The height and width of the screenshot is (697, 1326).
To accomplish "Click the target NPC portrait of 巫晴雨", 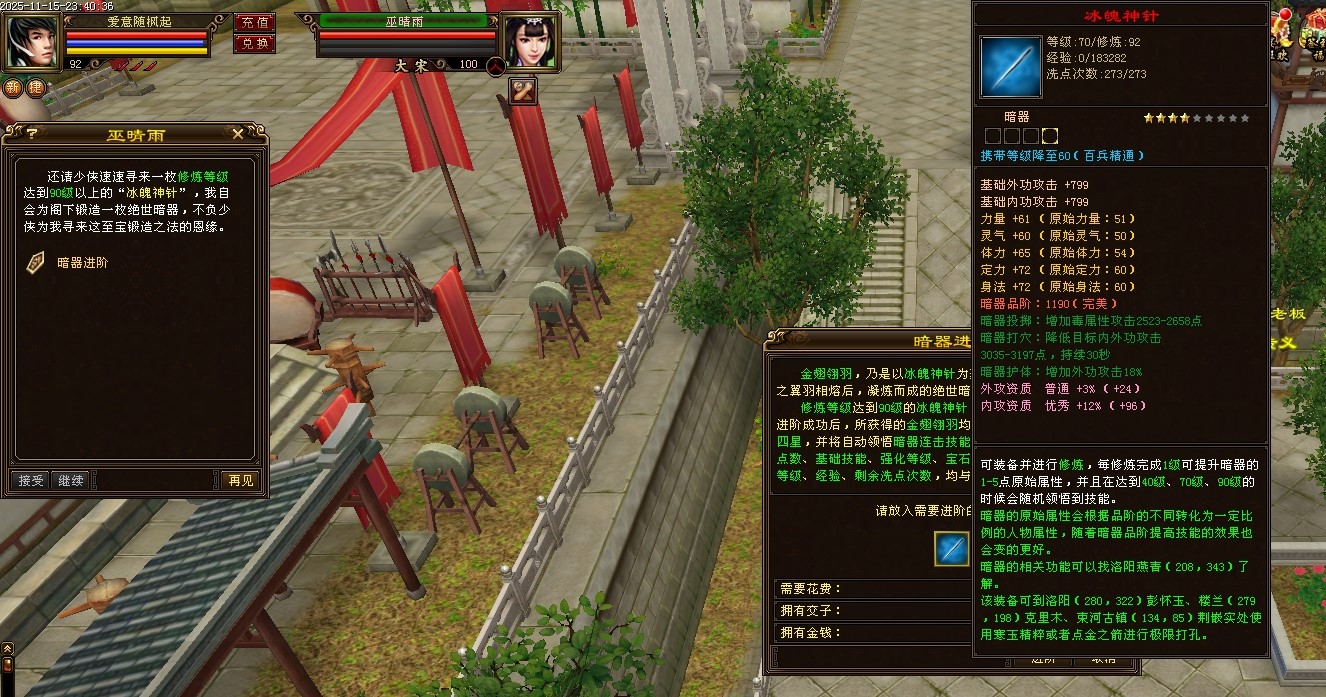I will tap(529, 41).
